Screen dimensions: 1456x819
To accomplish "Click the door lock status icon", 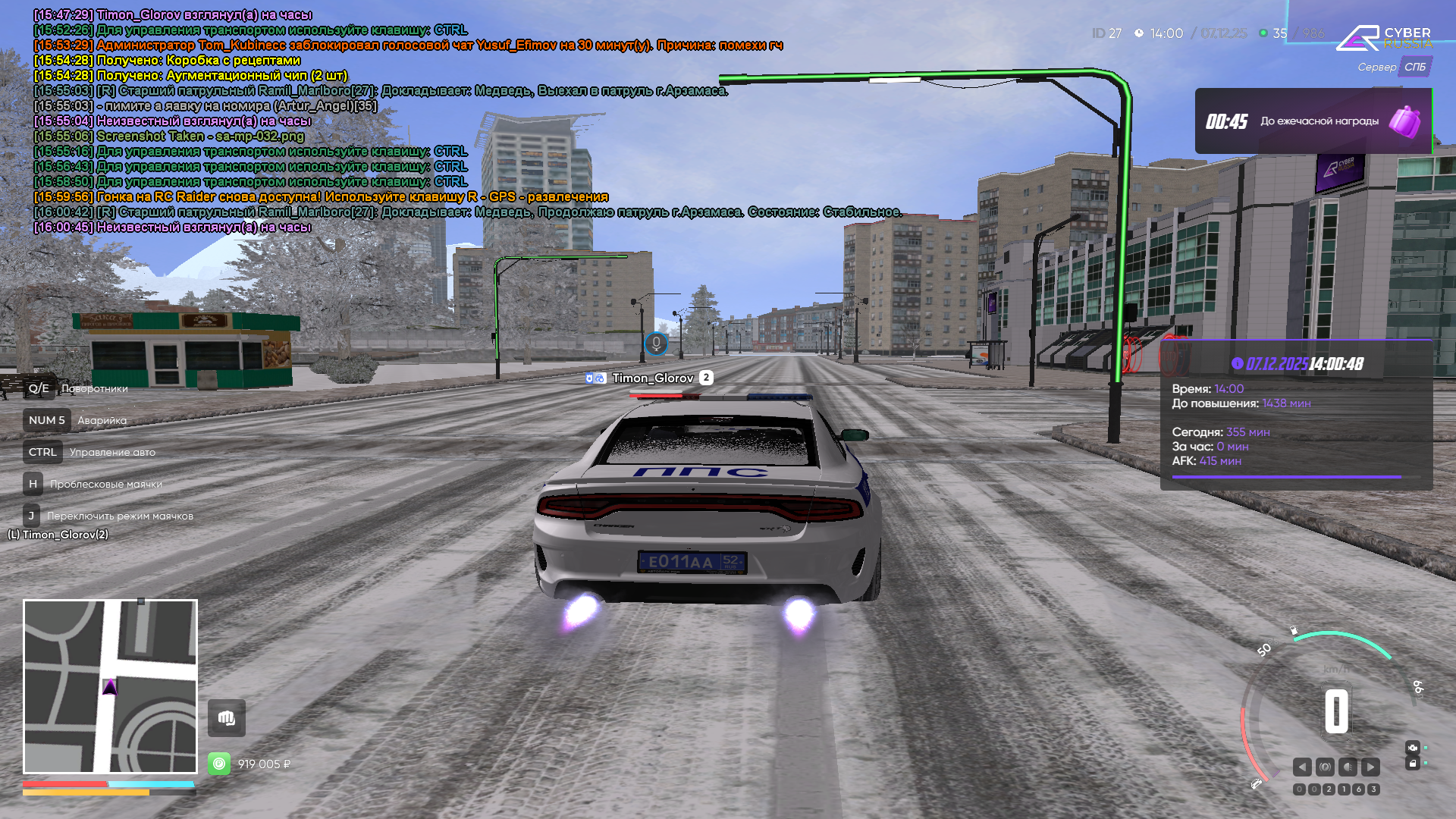I will point(1412,764).
